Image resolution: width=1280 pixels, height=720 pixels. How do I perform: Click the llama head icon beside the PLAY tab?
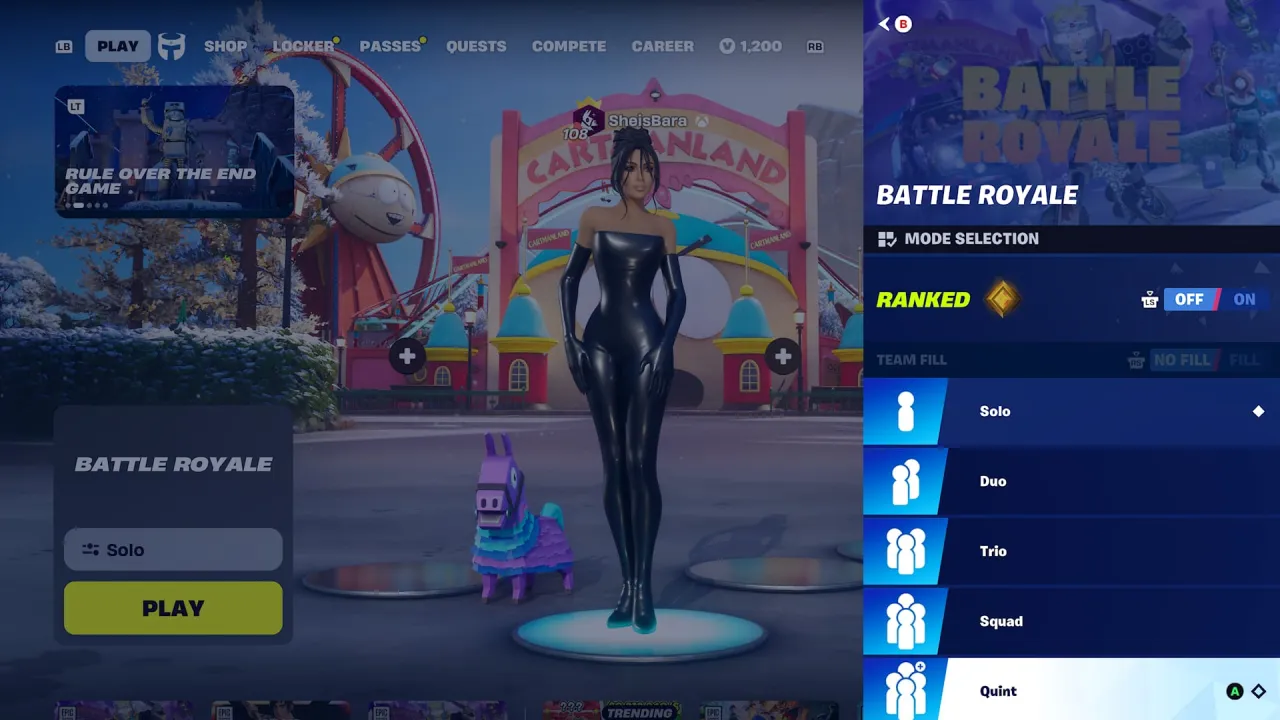(x=170, y=46)
